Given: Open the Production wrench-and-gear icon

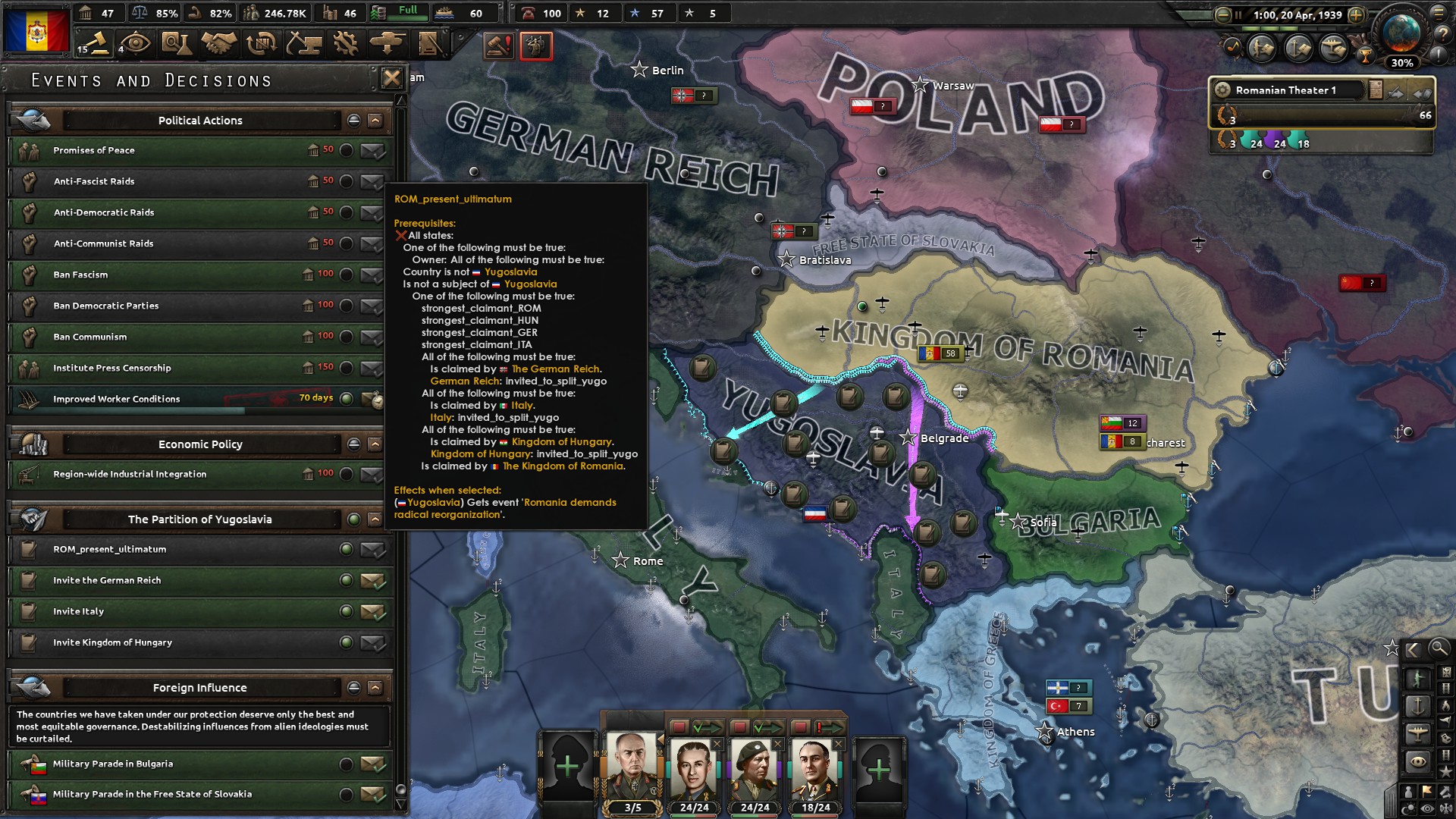Looking at the screenshot, I should click(347, 45).
